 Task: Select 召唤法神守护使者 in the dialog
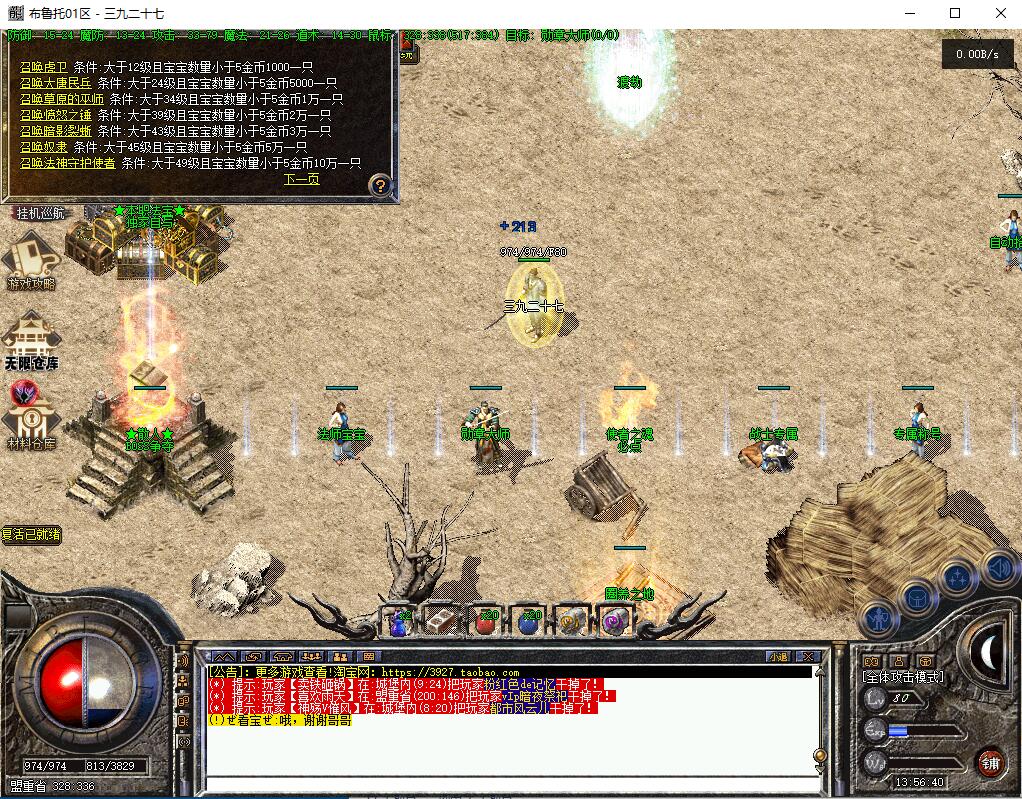(68, 163)
